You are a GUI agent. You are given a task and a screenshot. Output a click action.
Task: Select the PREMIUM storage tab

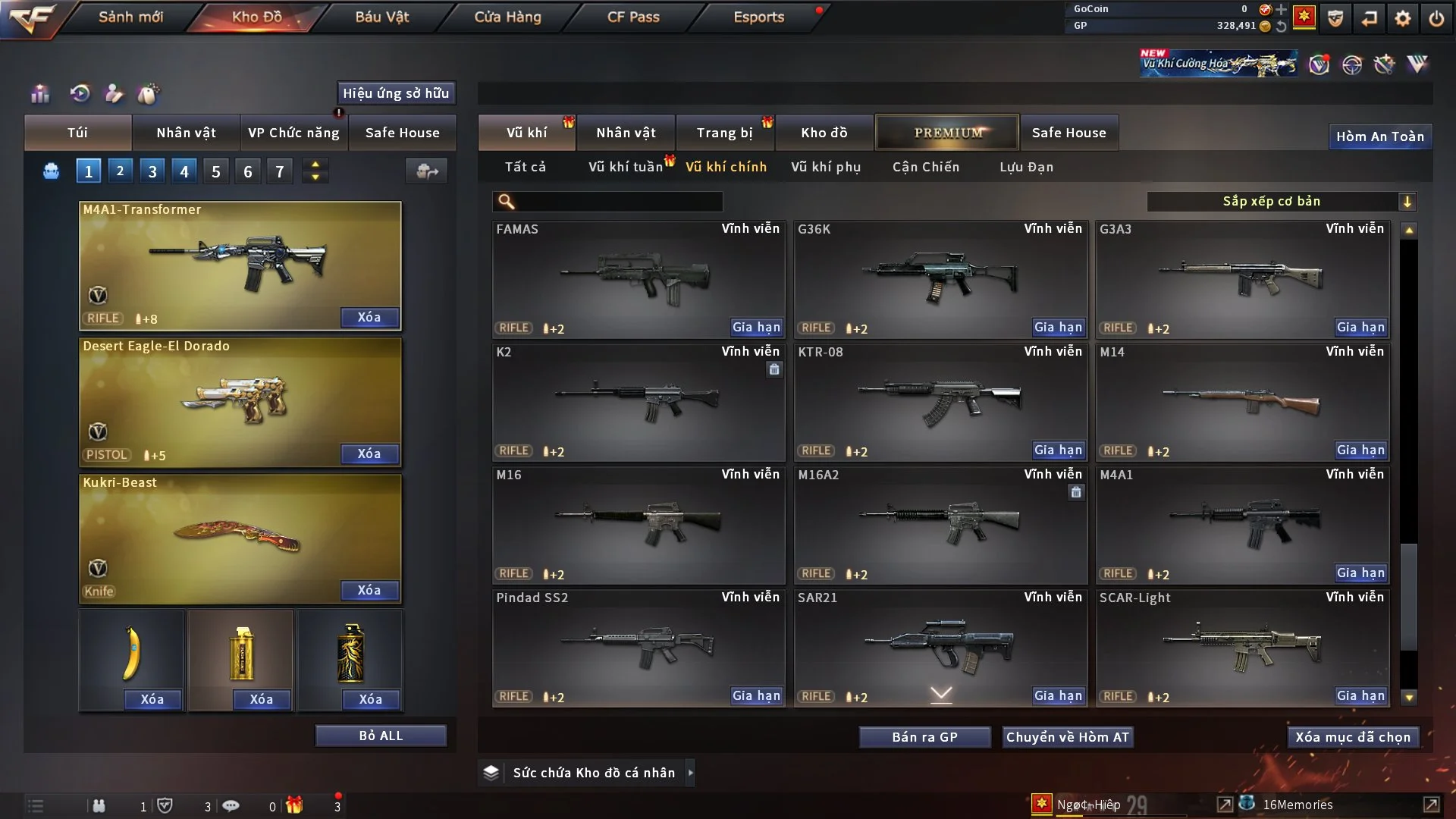click(947, 133)
